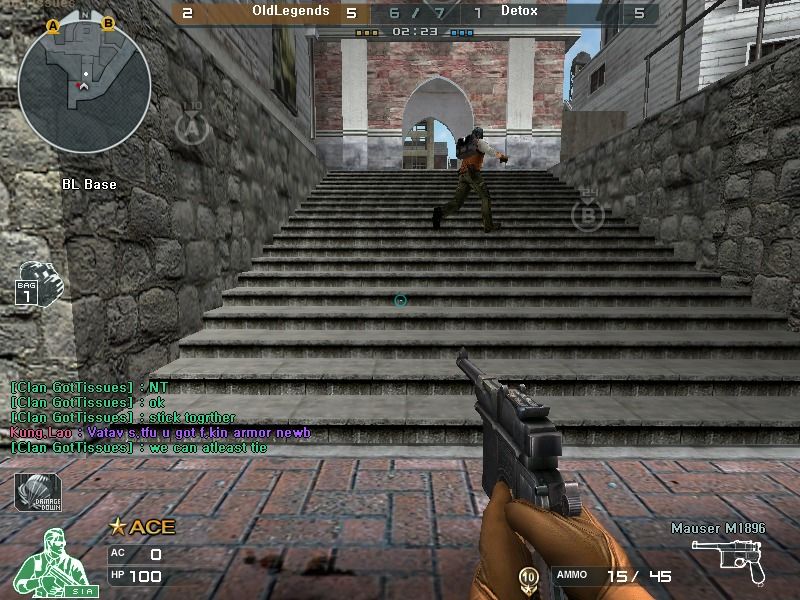Select the OldLegends team name
800x600 pixels.
290,12
